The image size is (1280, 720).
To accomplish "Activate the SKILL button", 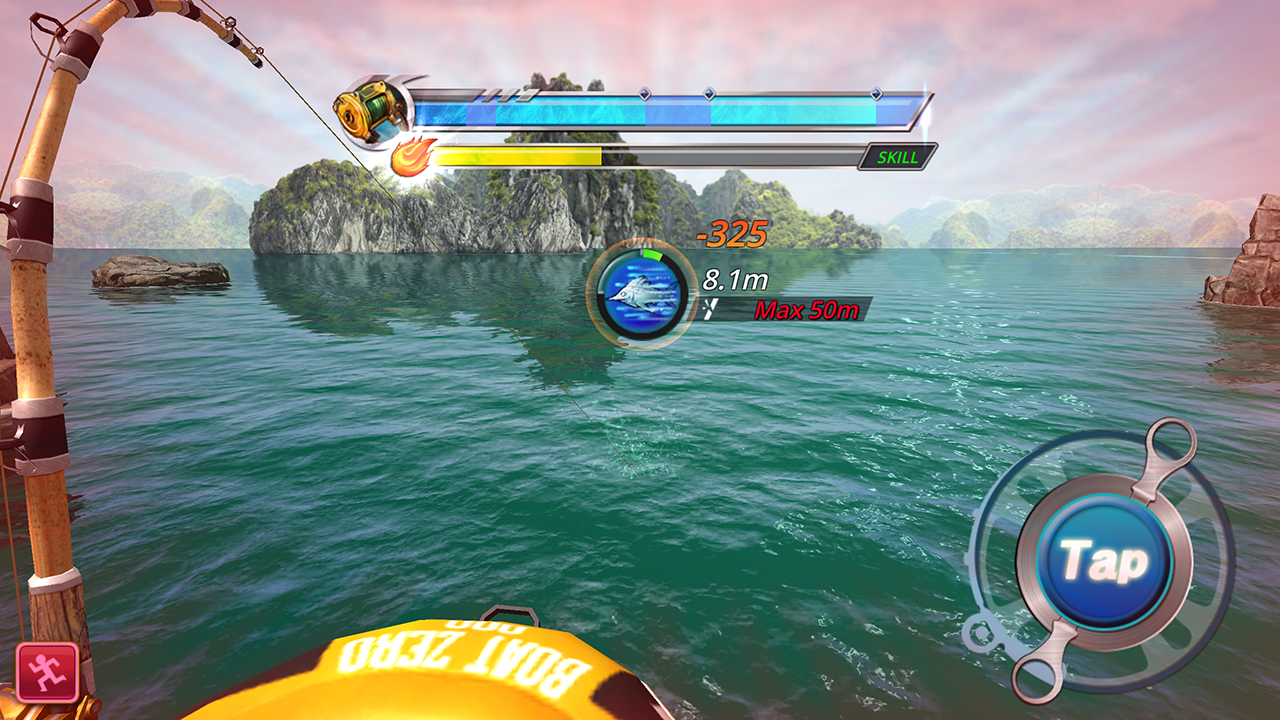I will point(899,156).
